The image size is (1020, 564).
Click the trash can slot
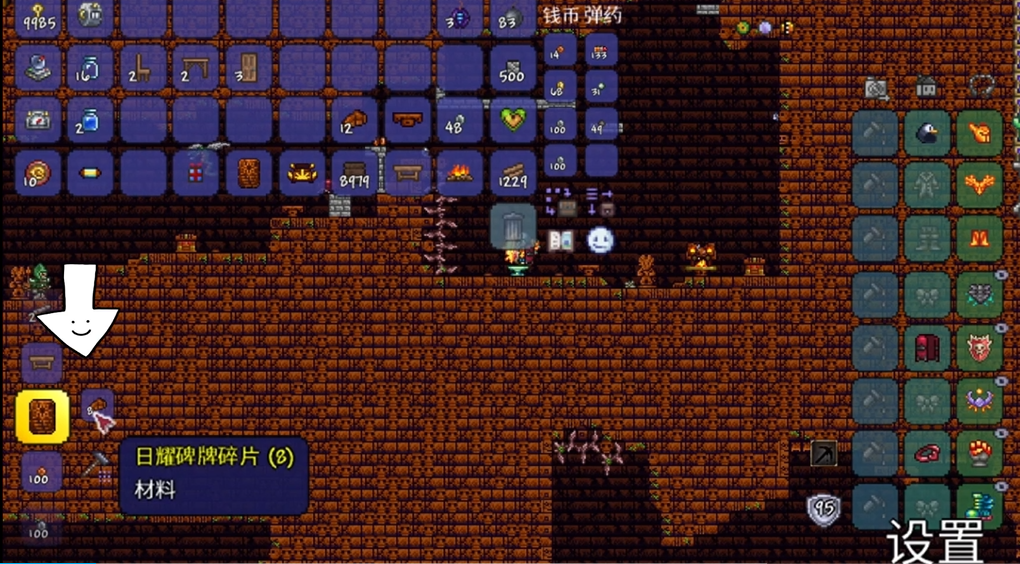click(x=513, y=227)
